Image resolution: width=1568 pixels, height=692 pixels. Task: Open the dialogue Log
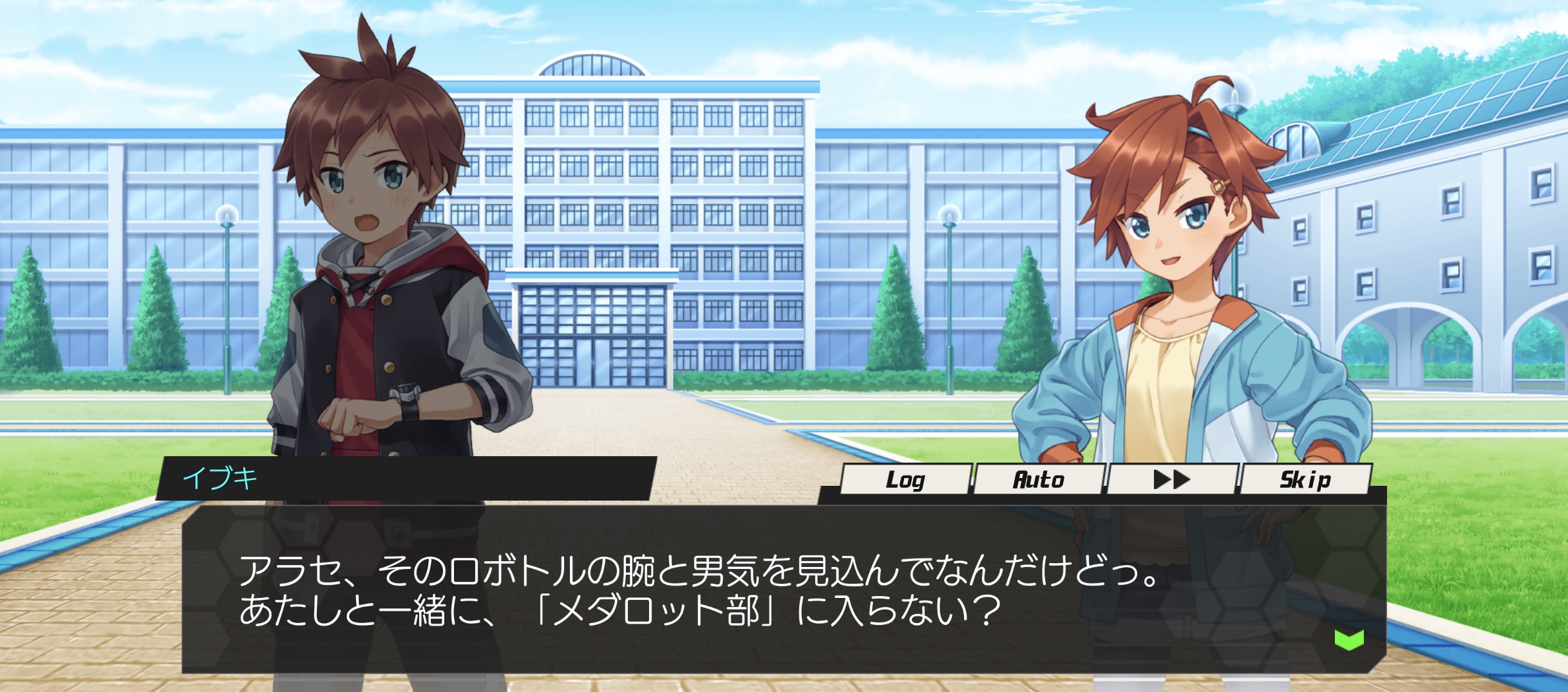click(x=905, y=479)
